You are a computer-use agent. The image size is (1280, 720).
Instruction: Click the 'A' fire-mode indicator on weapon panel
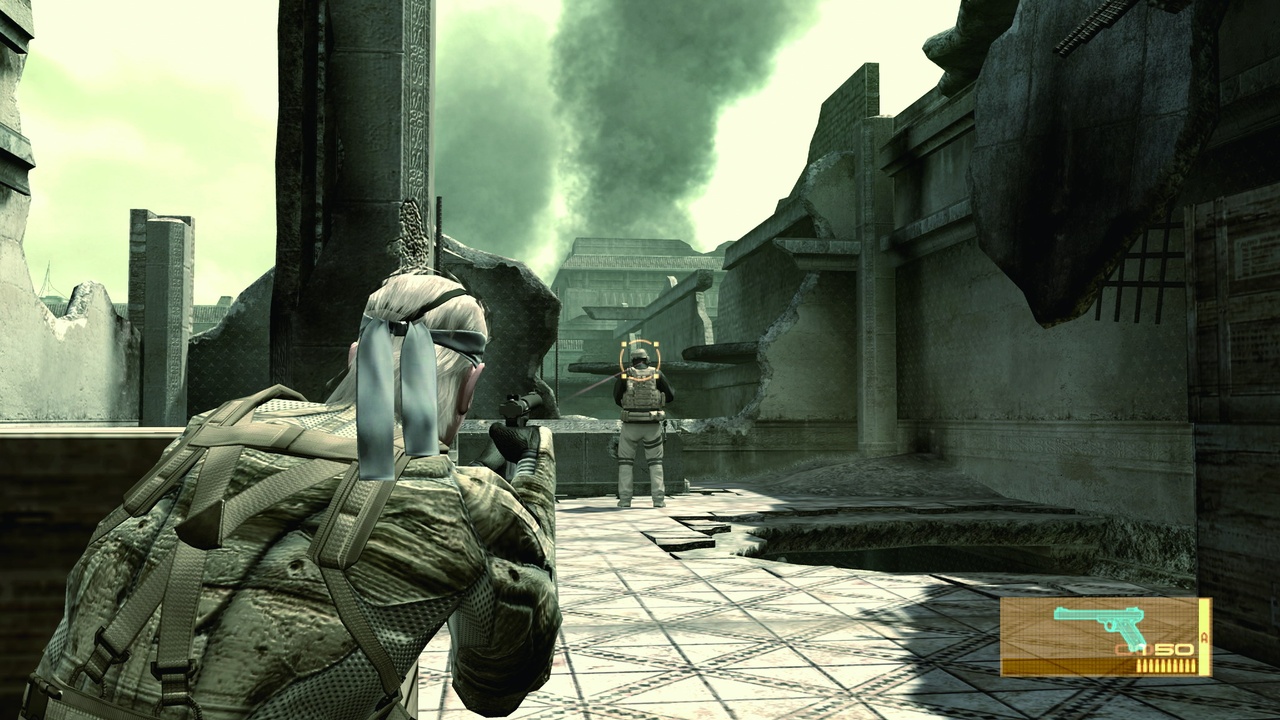pyautogui.click(x=1205, y=636)
